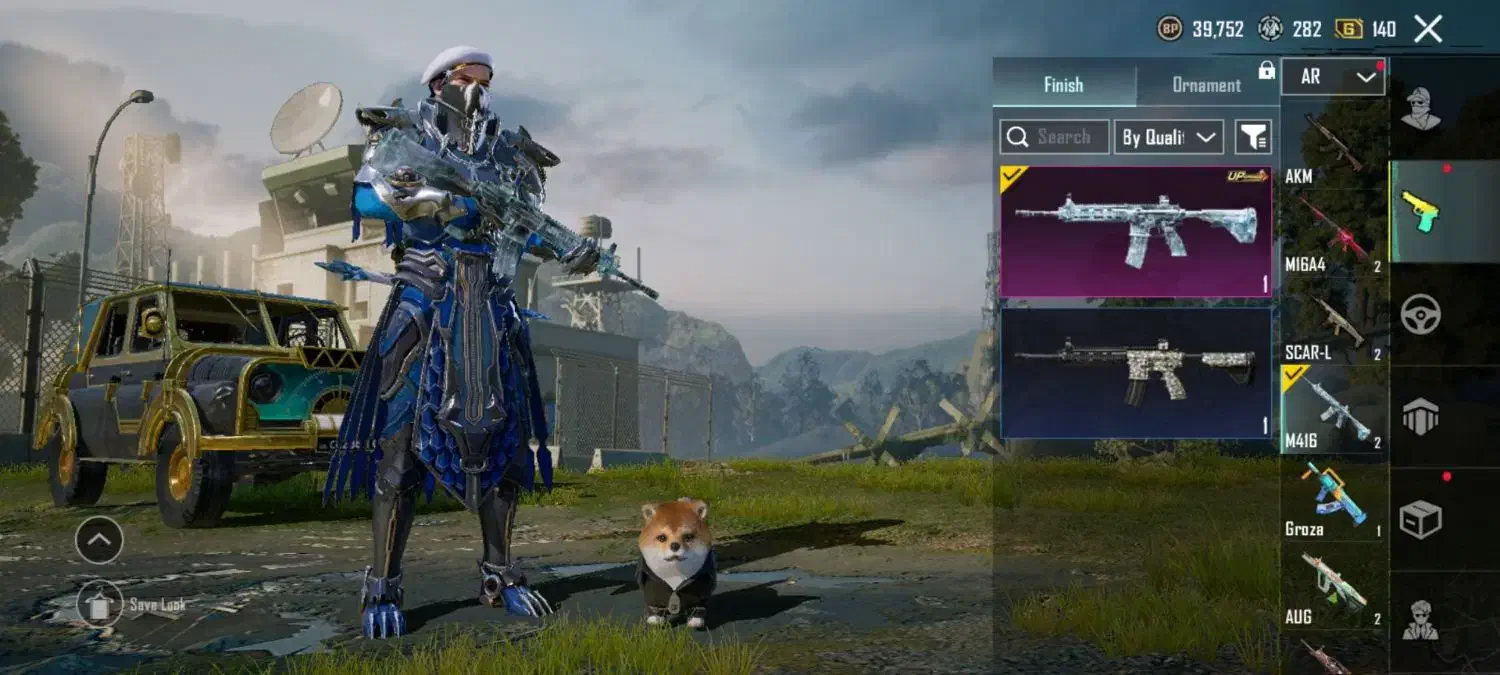The image size is (1500, 675).
Task: Close the inventory with the X button
Action: [x=1428, y=29]
